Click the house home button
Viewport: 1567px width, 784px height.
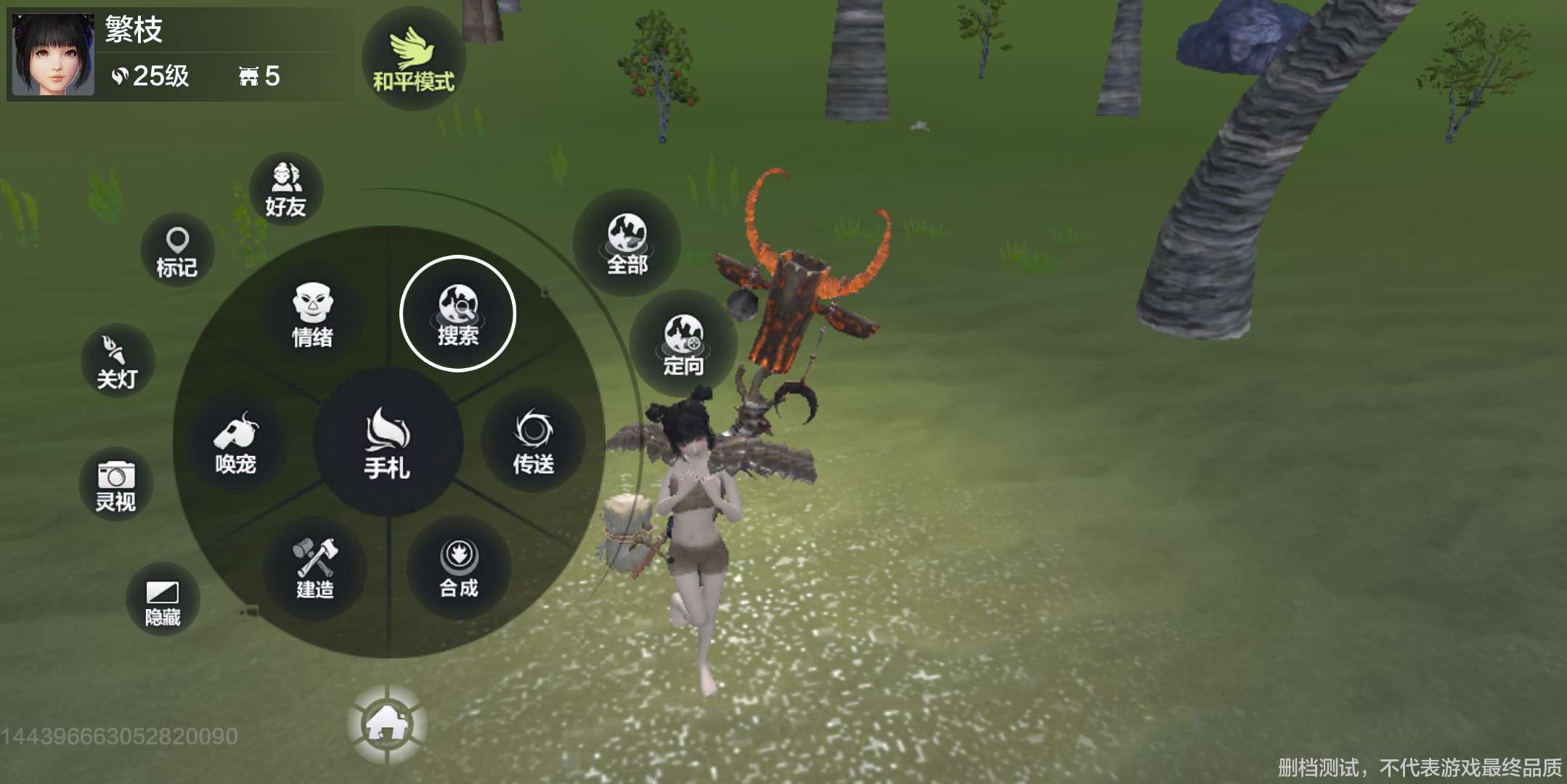coord(387,724)
